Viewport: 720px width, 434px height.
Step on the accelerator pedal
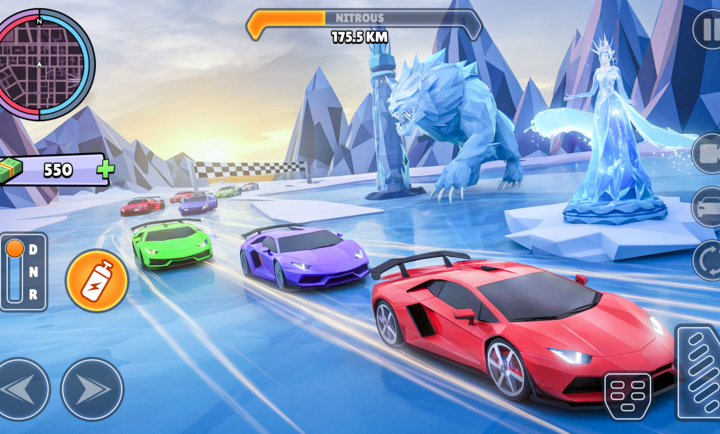pyautogui.click(x=699, y=370)
